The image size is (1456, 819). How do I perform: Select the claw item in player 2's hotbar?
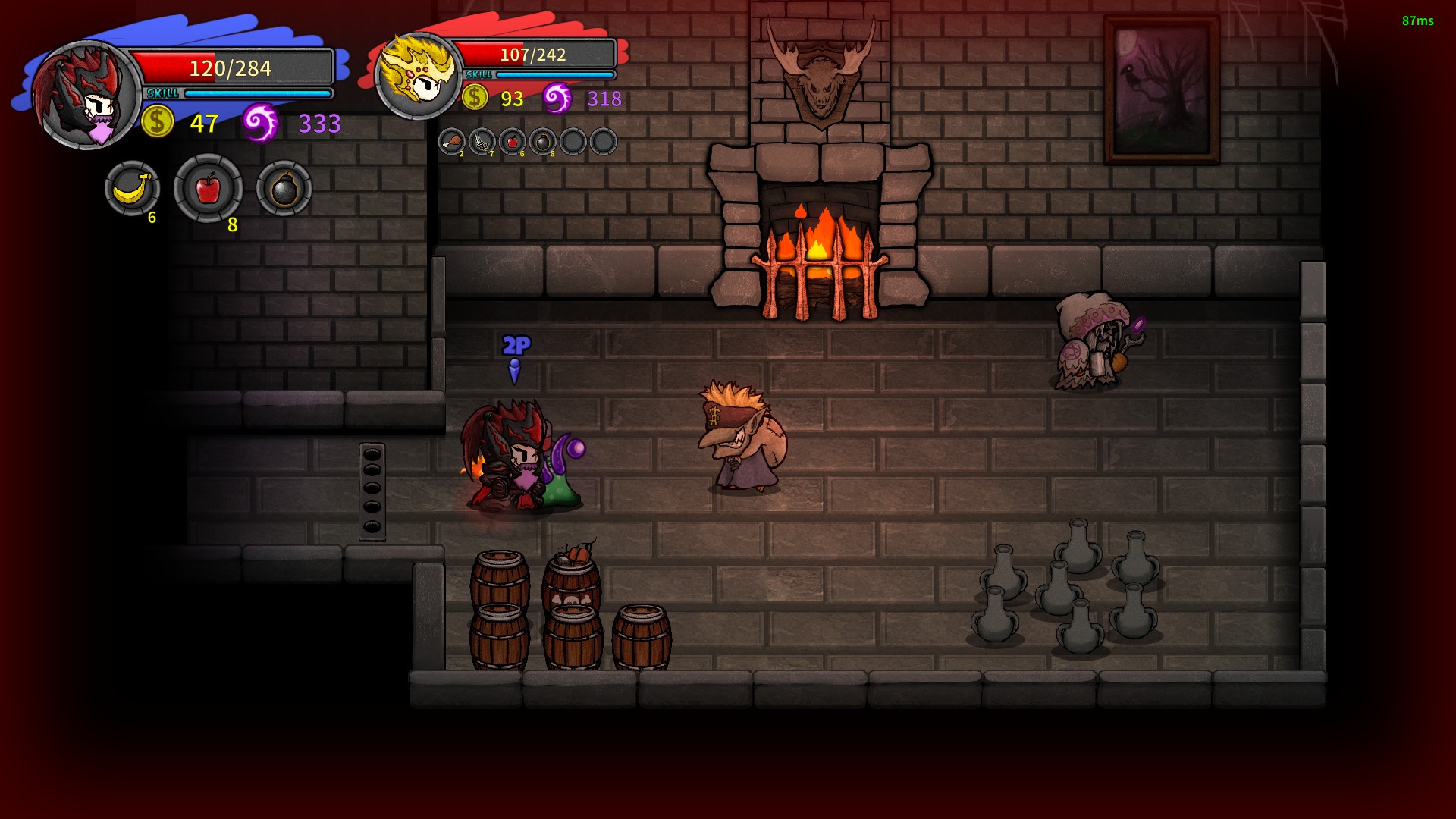481,142
